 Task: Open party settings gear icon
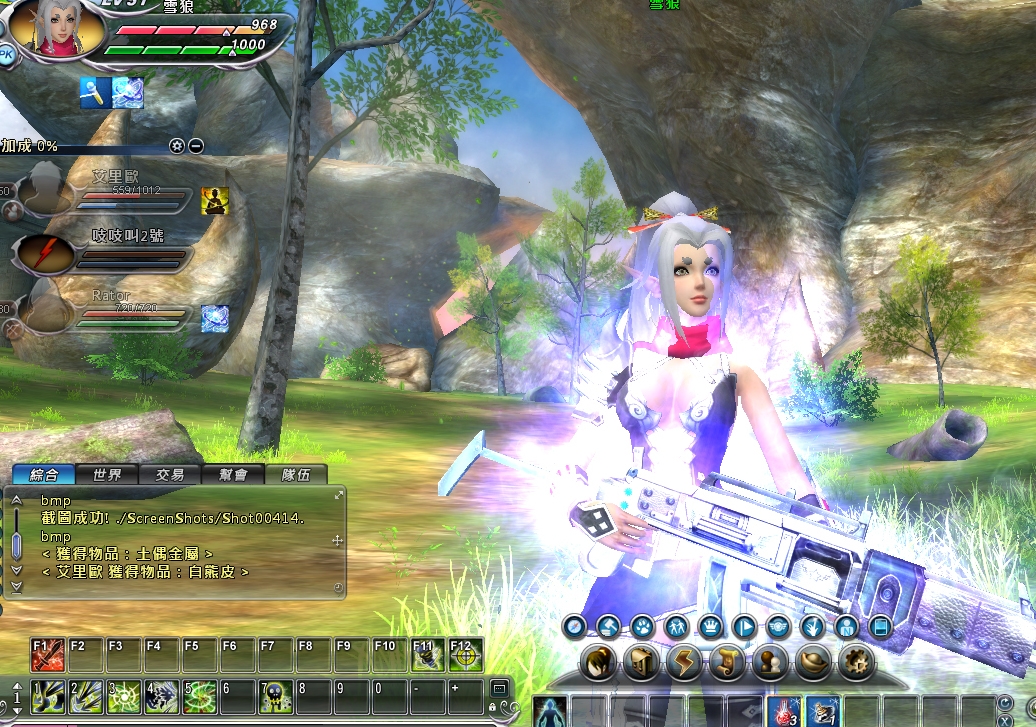(177, 146)
